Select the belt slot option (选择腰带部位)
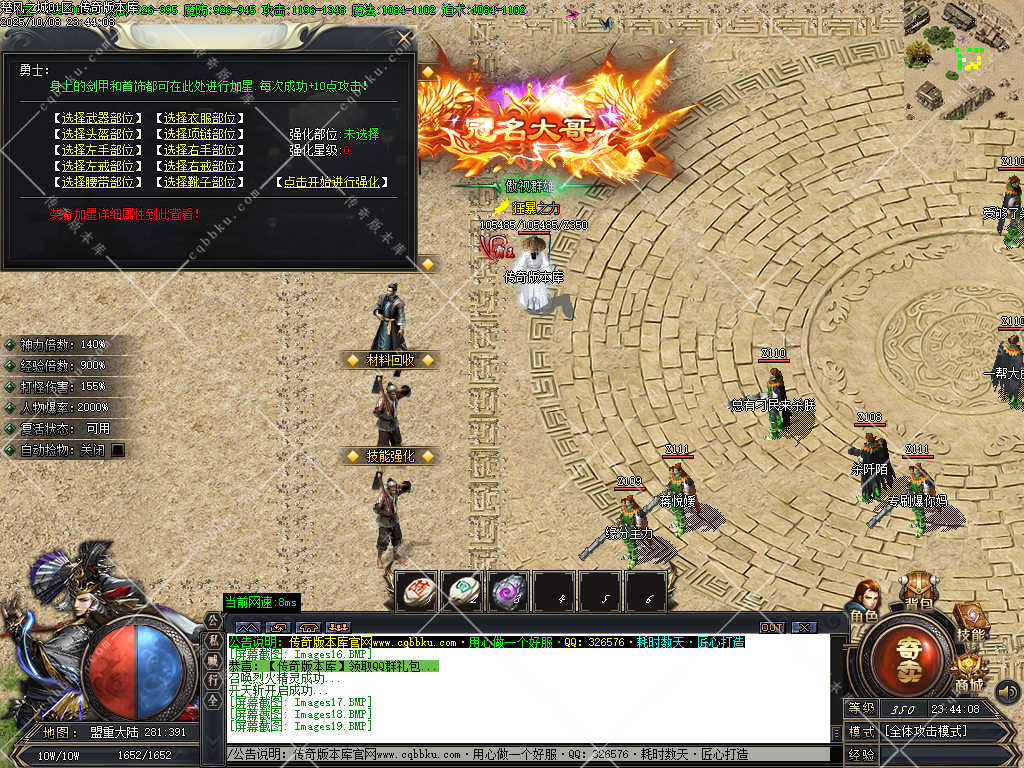The height and width of the screenshot is (768, 1024). [97, 182]
